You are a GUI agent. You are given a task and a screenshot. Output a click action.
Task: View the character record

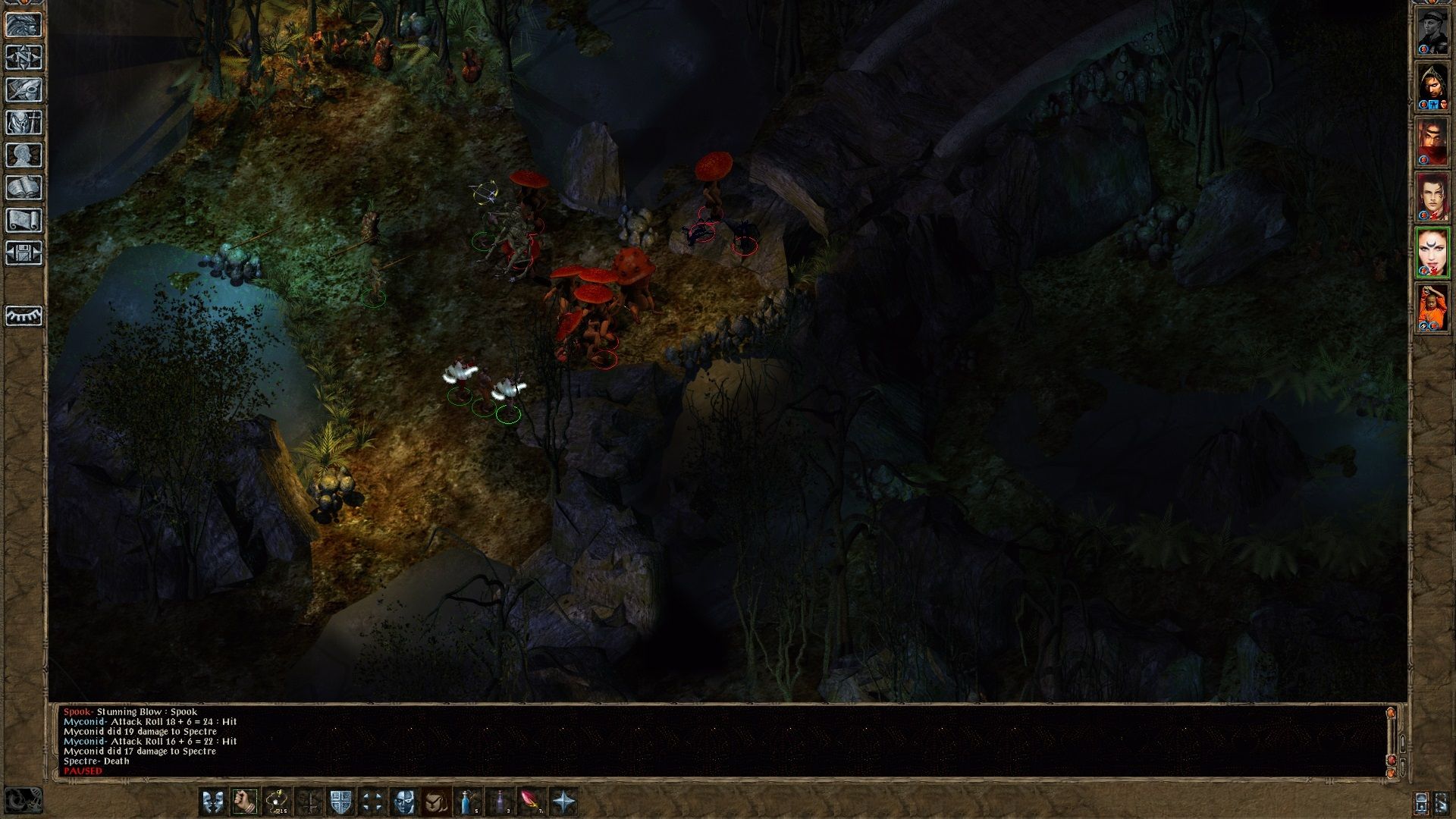click(x=24, y=155)
